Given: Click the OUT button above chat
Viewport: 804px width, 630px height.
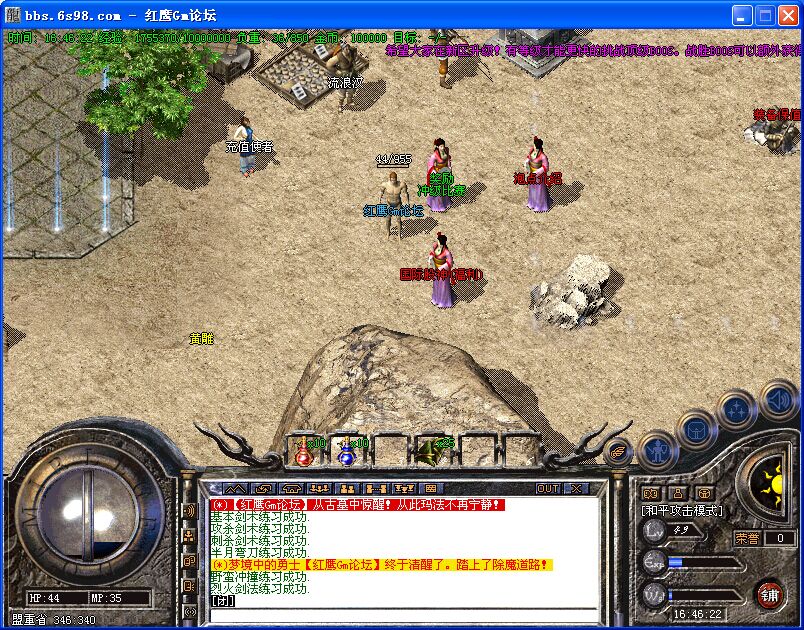Looking at the screenshot, I should point(548,488).
